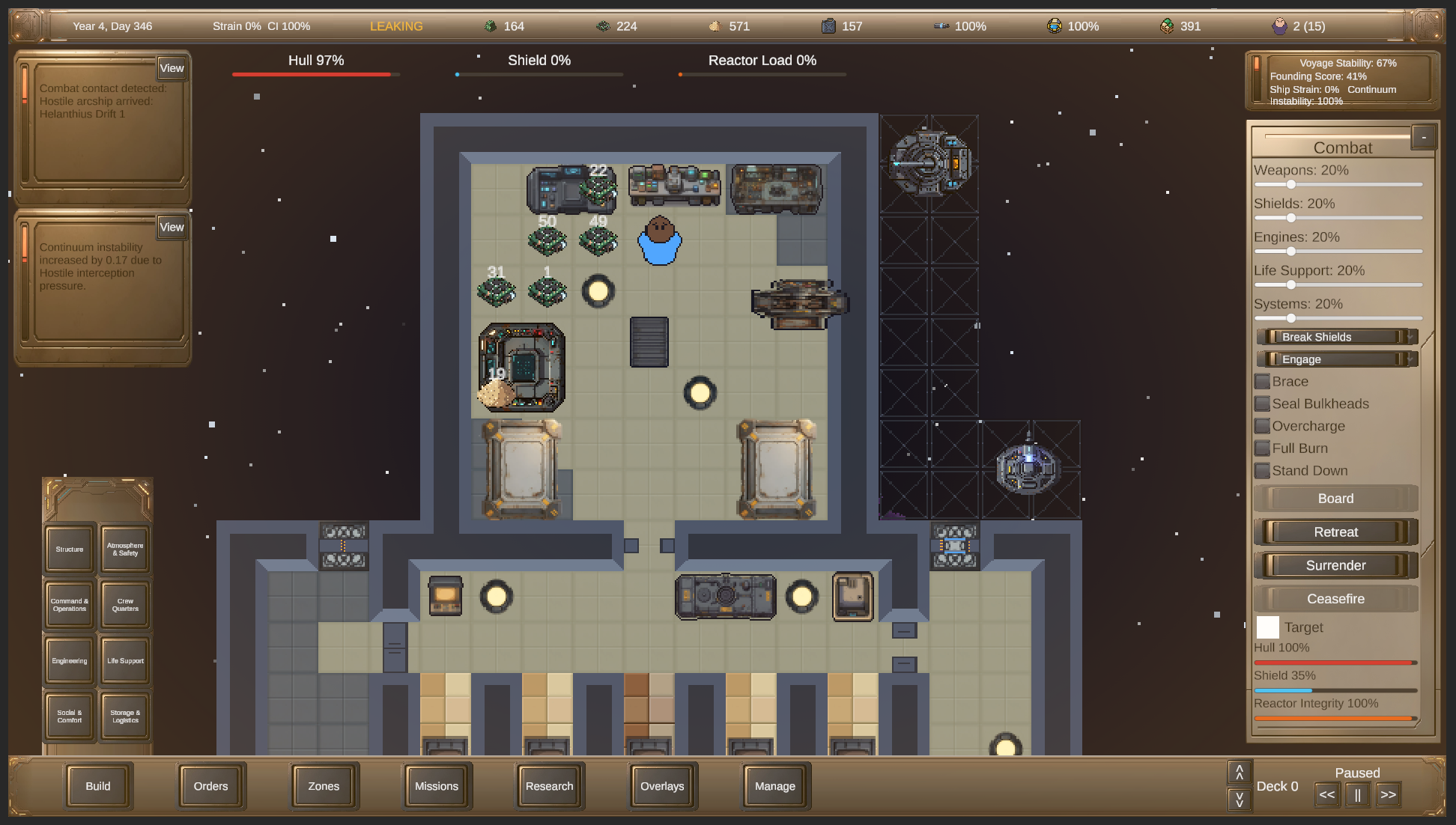Adjust the Weapons power slider
Image resolution: width=1456 pixels, height=825 pixels.
(x=1291, y=184)
